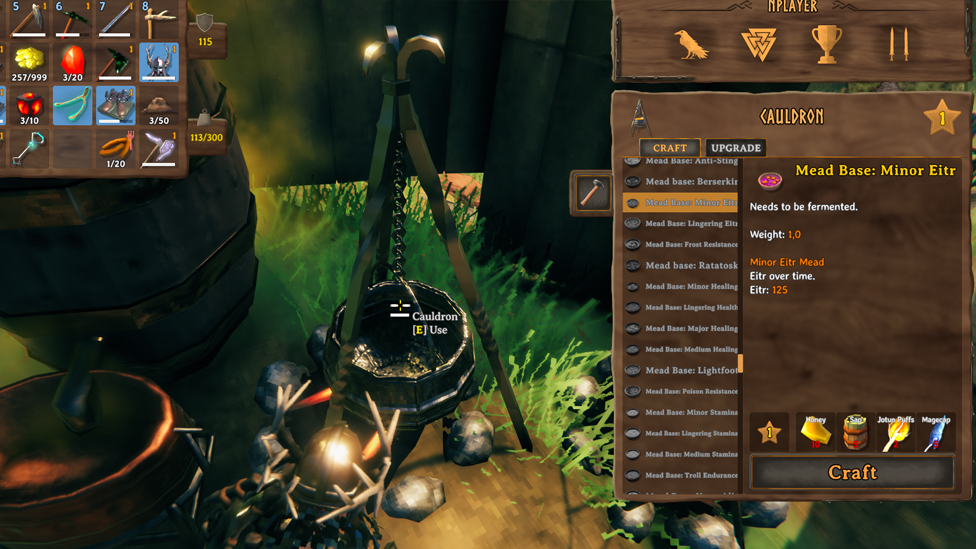Select Mead Base: Poison Resistance recipe
976x549 pixels.
point(690,391)
